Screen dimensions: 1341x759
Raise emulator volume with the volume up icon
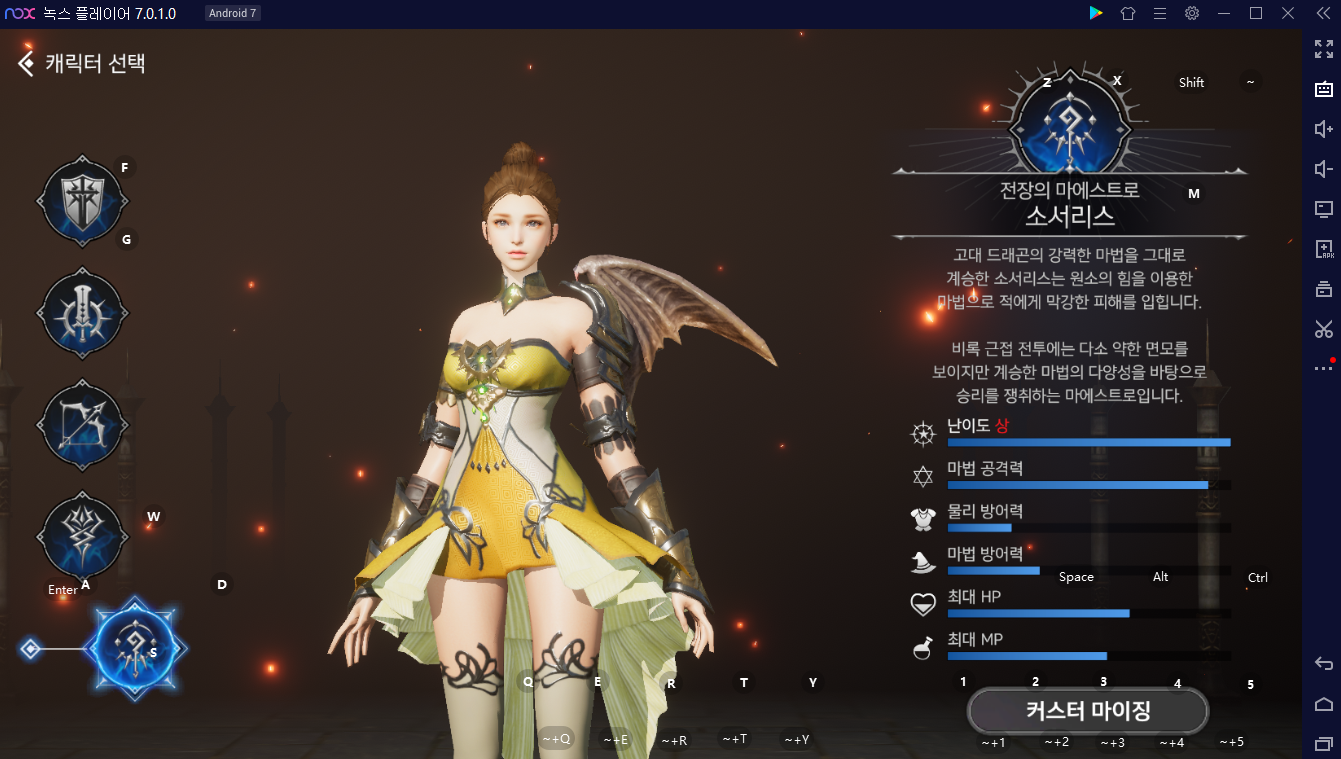pyautogui.click(x=1323, y=129)
